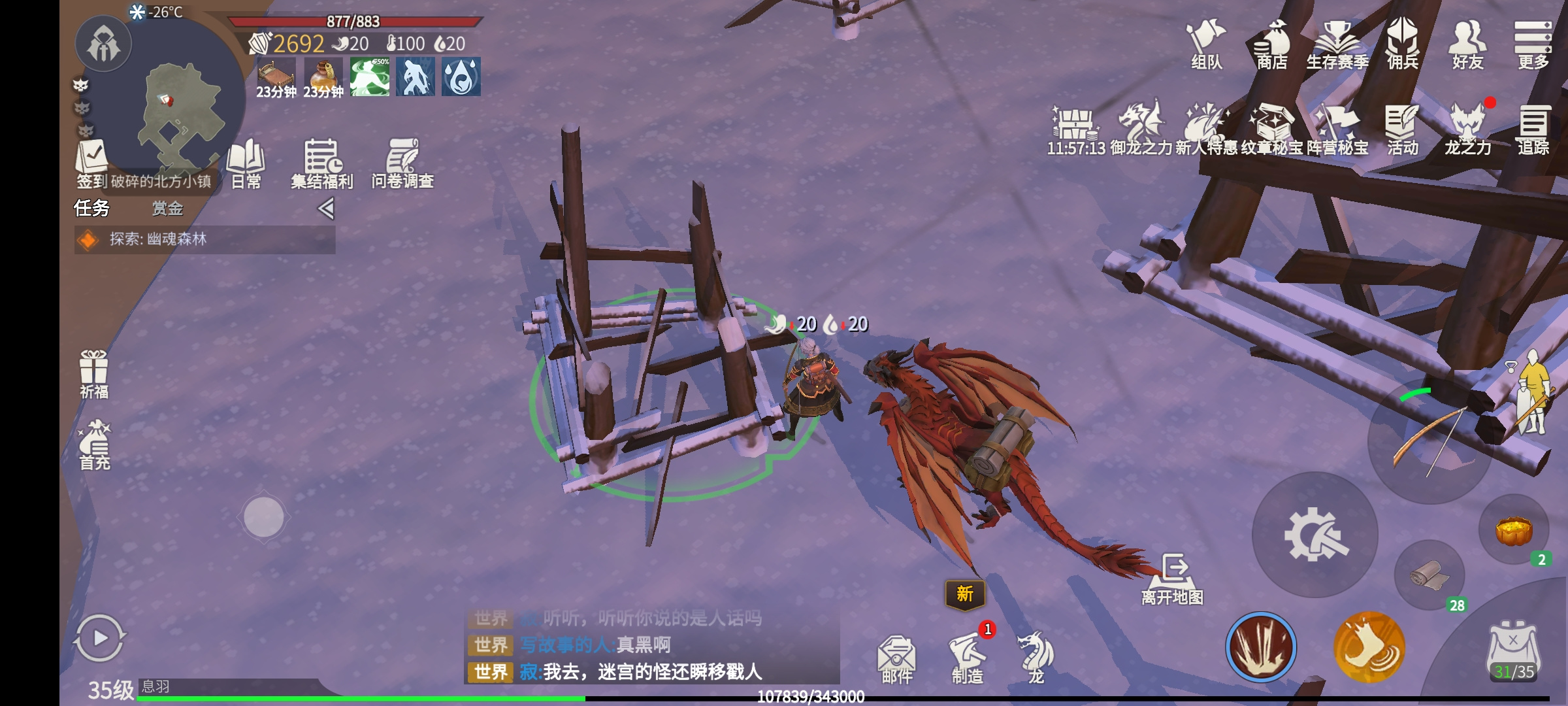This screenshot has width=1568, height=706.
Task: Open 生存赛季 survival season
Action: click(x=1337, y=43)
